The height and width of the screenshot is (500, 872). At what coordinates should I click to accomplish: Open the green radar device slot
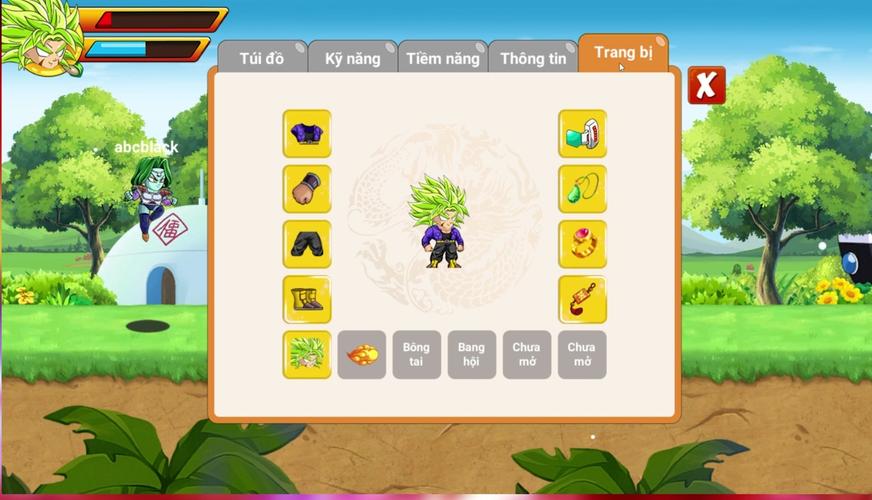coord(582,134)
